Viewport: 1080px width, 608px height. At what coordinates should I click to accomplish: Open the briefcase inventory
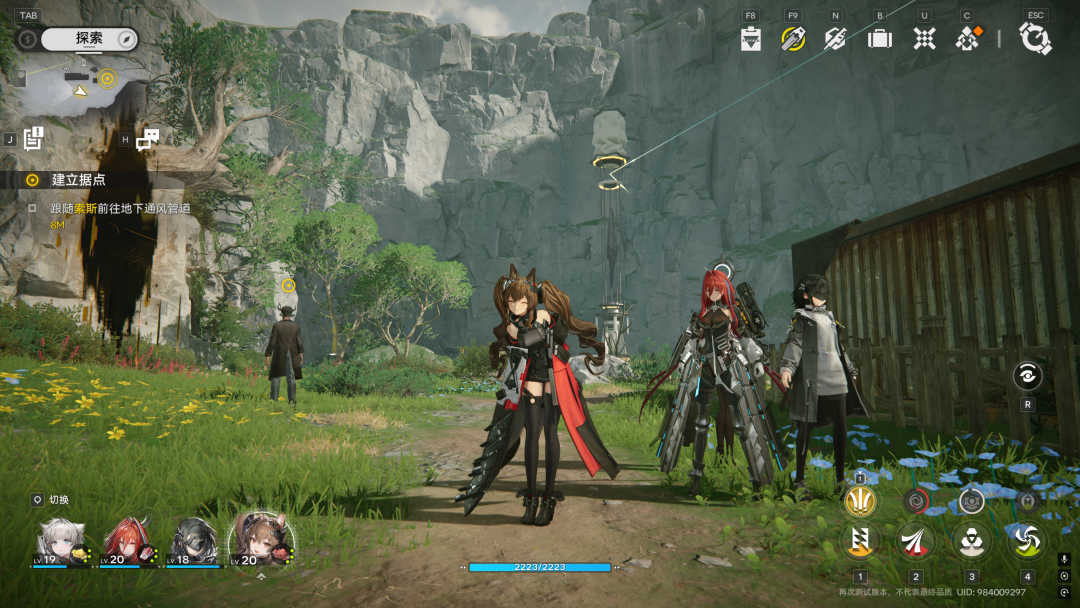pyautogui.click(x=880, y=39)
